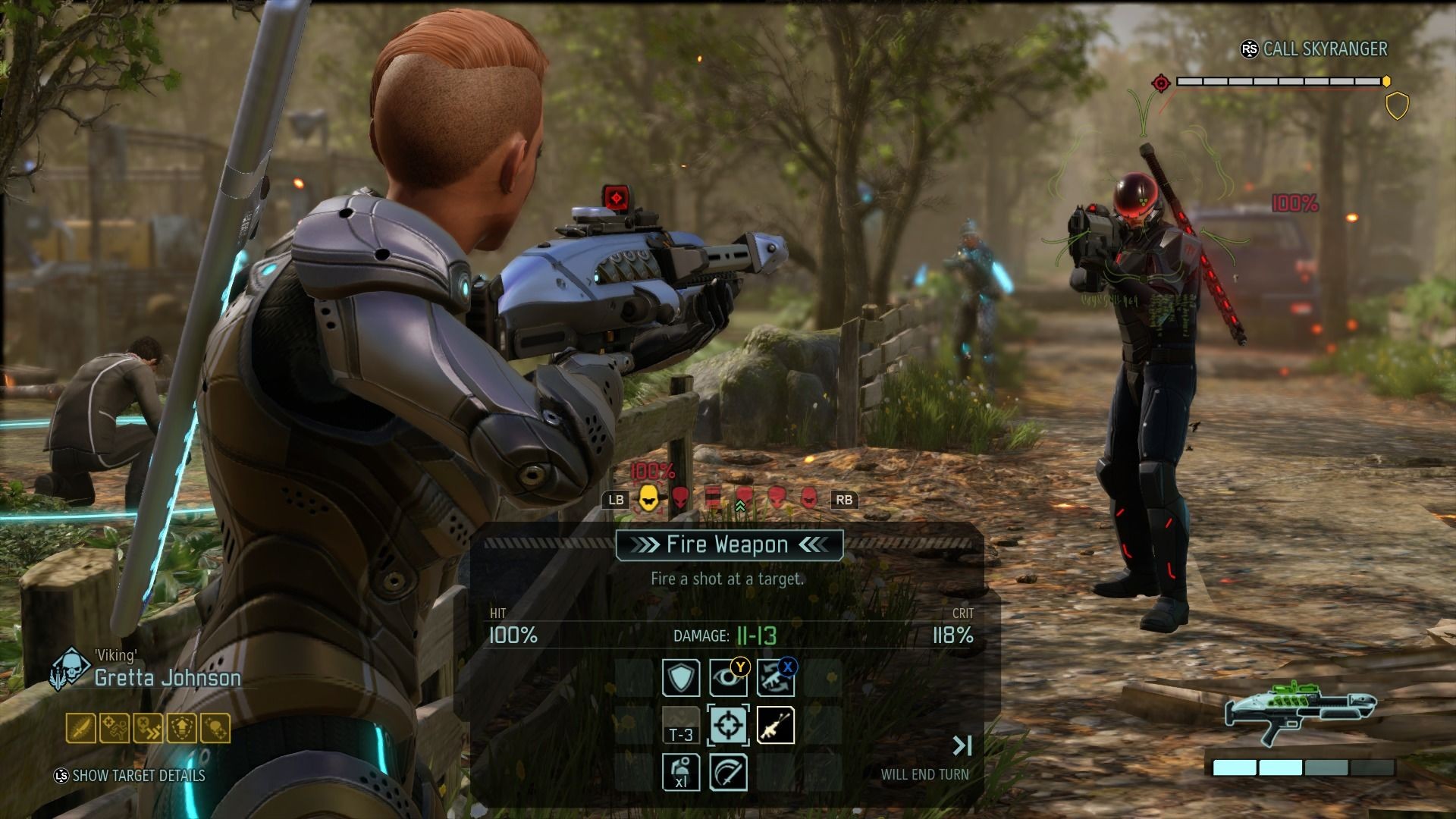Open Gretta Johnson's skull class icon
This screenshot has width=1456, height=819.
click(x=70, y=668)
